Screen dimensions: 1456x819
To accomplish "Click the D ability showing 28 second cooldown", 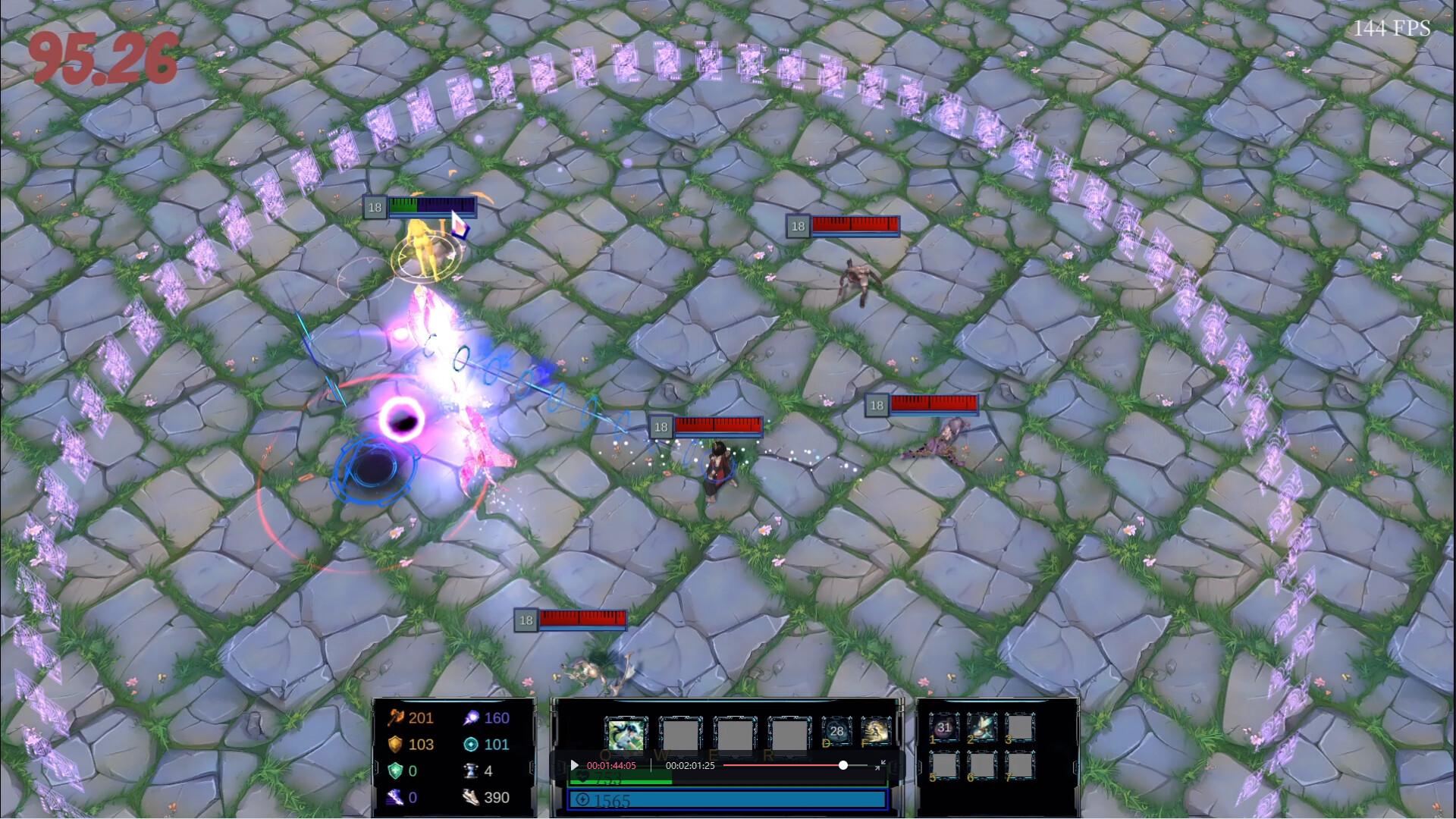I will (837, 732).
